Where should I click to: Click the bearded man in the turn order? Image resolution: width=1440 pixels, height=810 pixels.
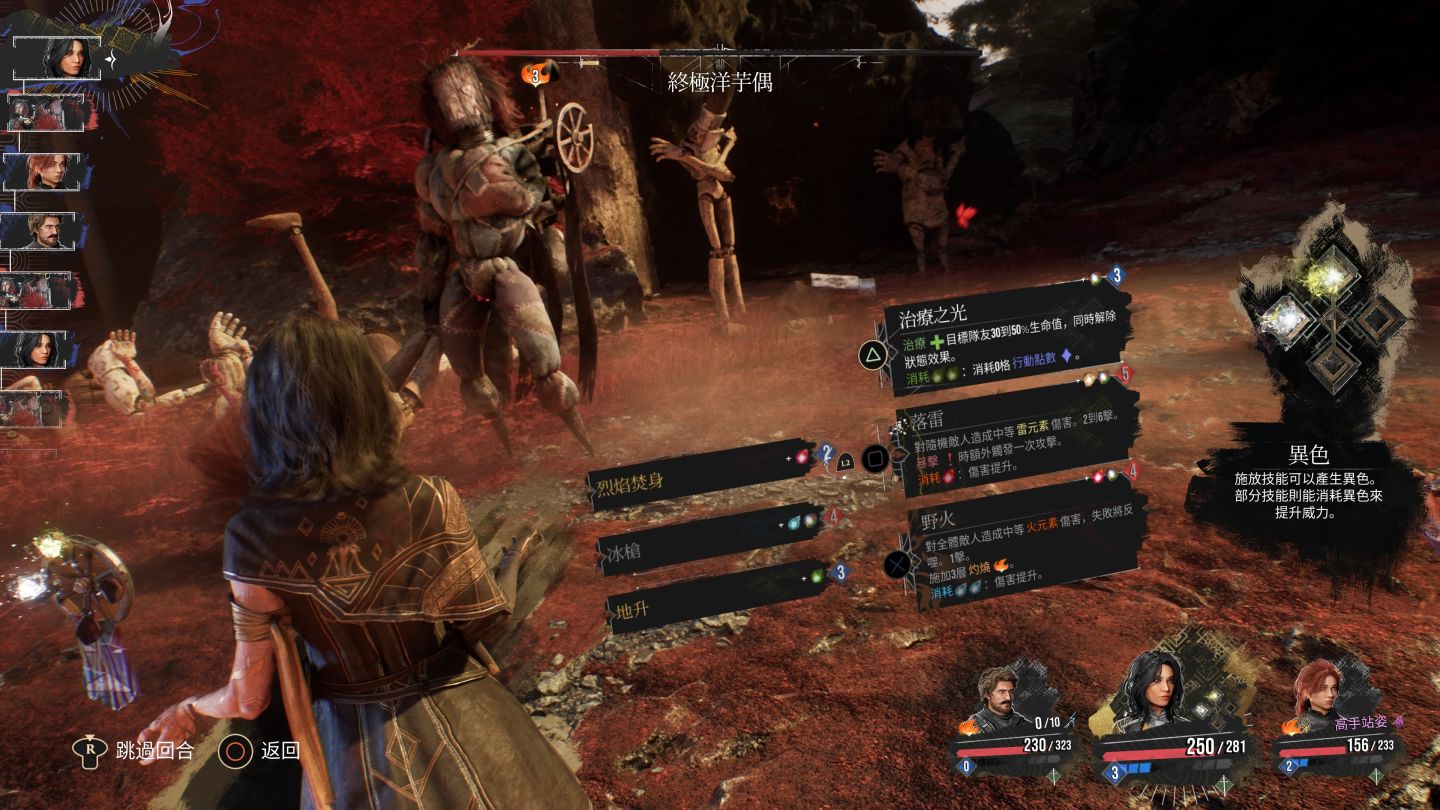coord(47,231)
